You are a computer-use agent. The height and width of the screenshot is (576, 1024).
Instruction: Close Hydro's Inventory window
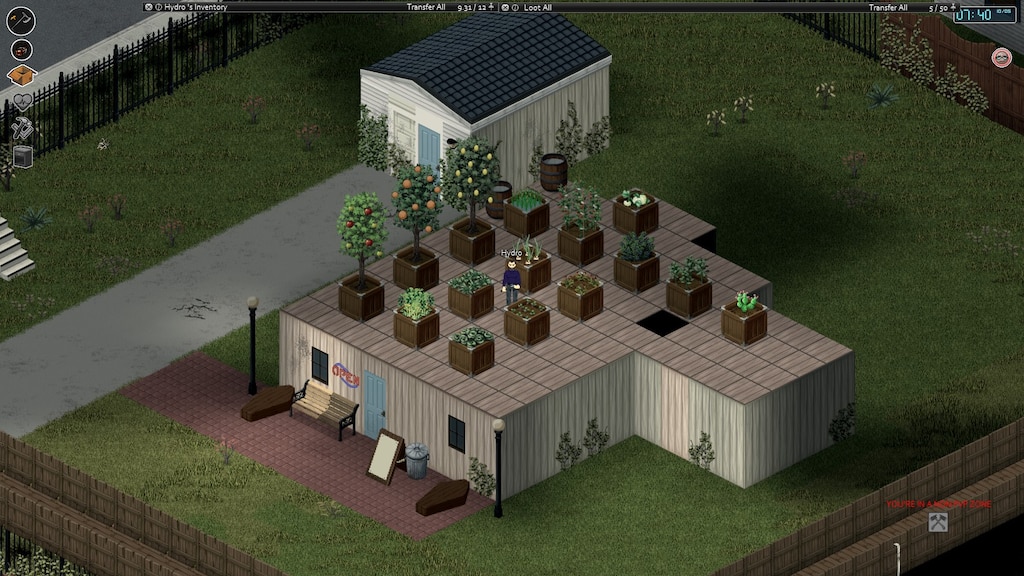149,7
